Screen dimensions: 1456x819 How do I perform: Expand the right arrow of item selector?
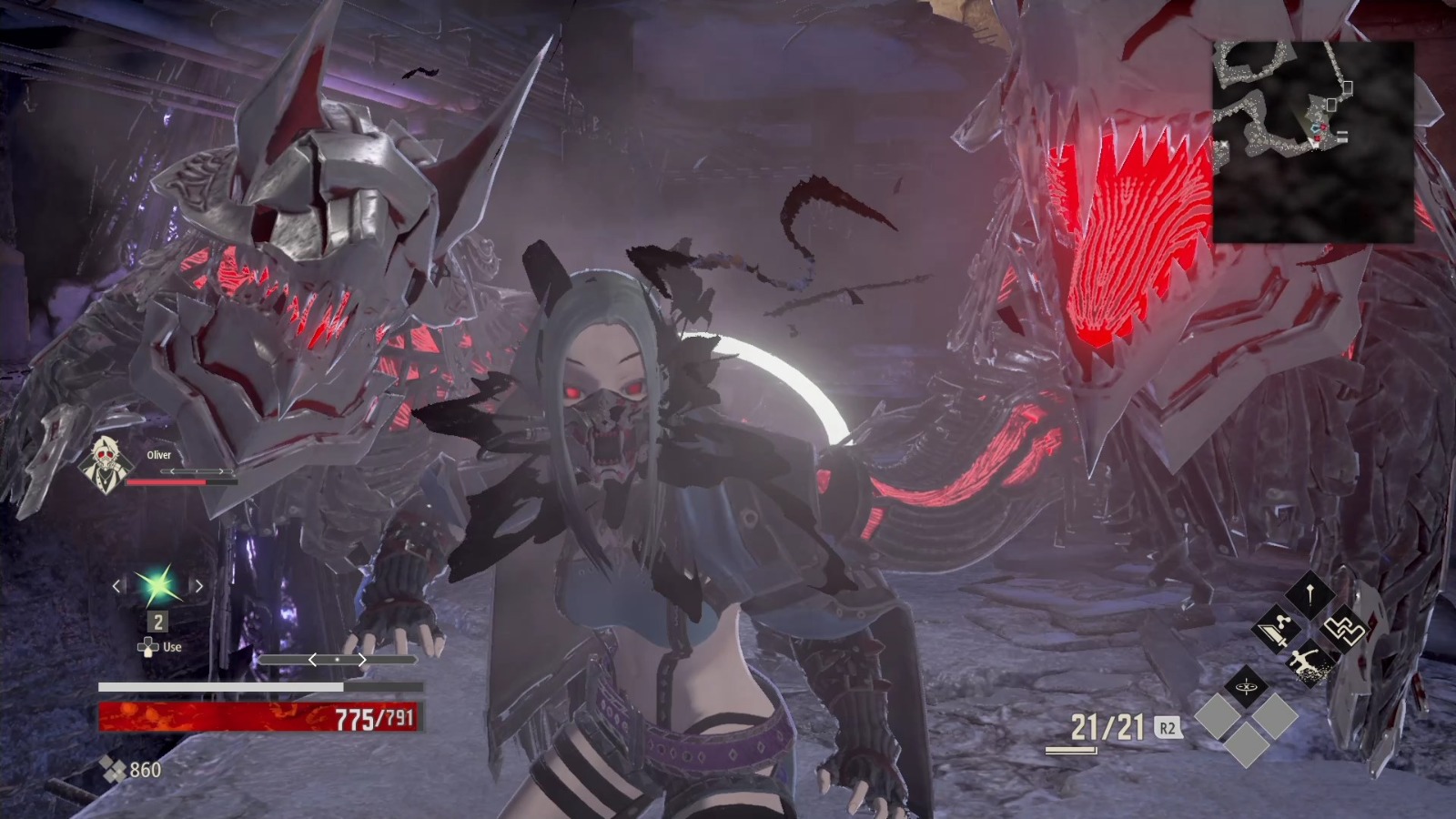[x=199, y=587]
